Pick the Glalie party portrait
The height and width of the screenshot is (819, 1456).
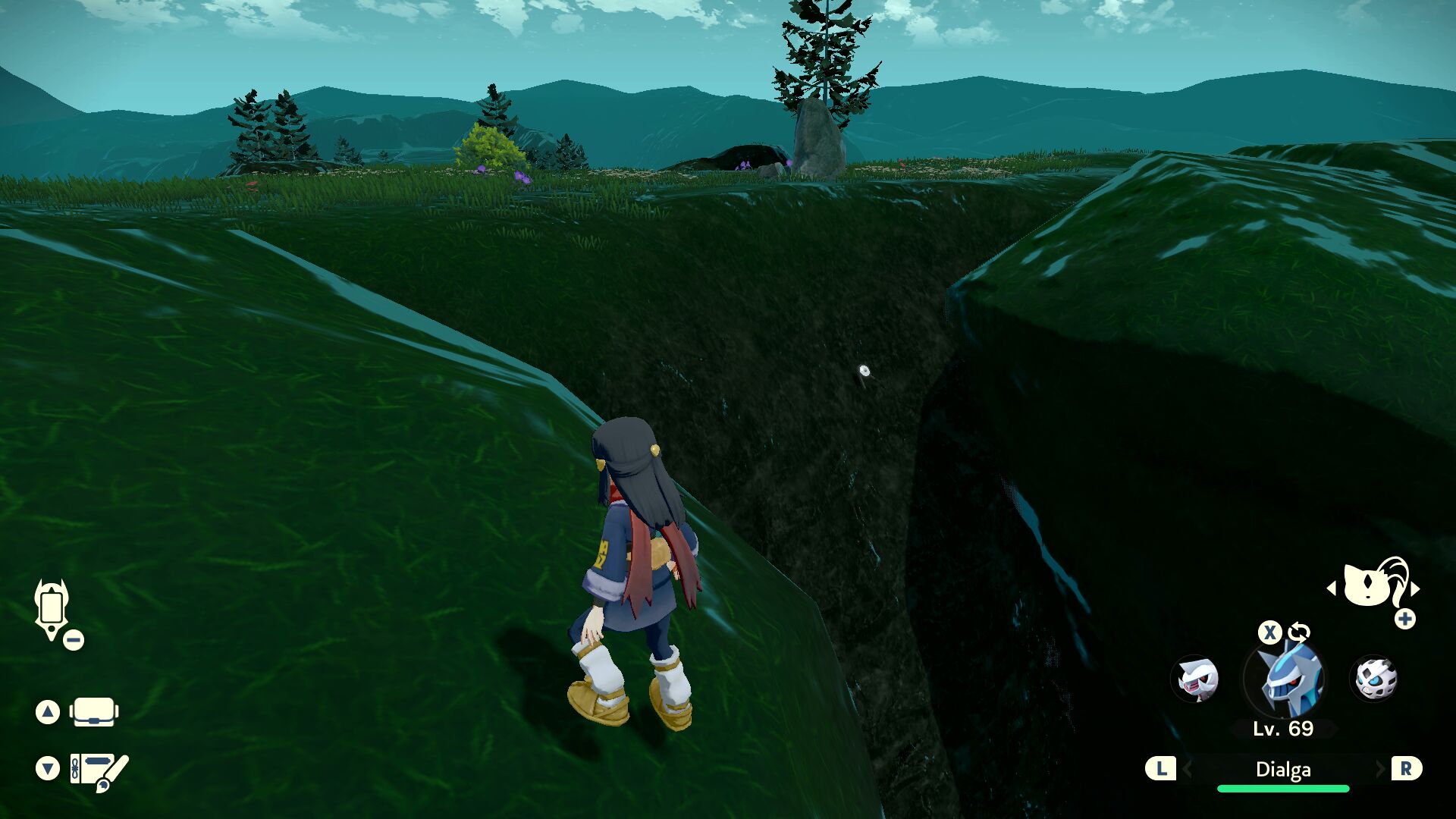click(1374, 679)
